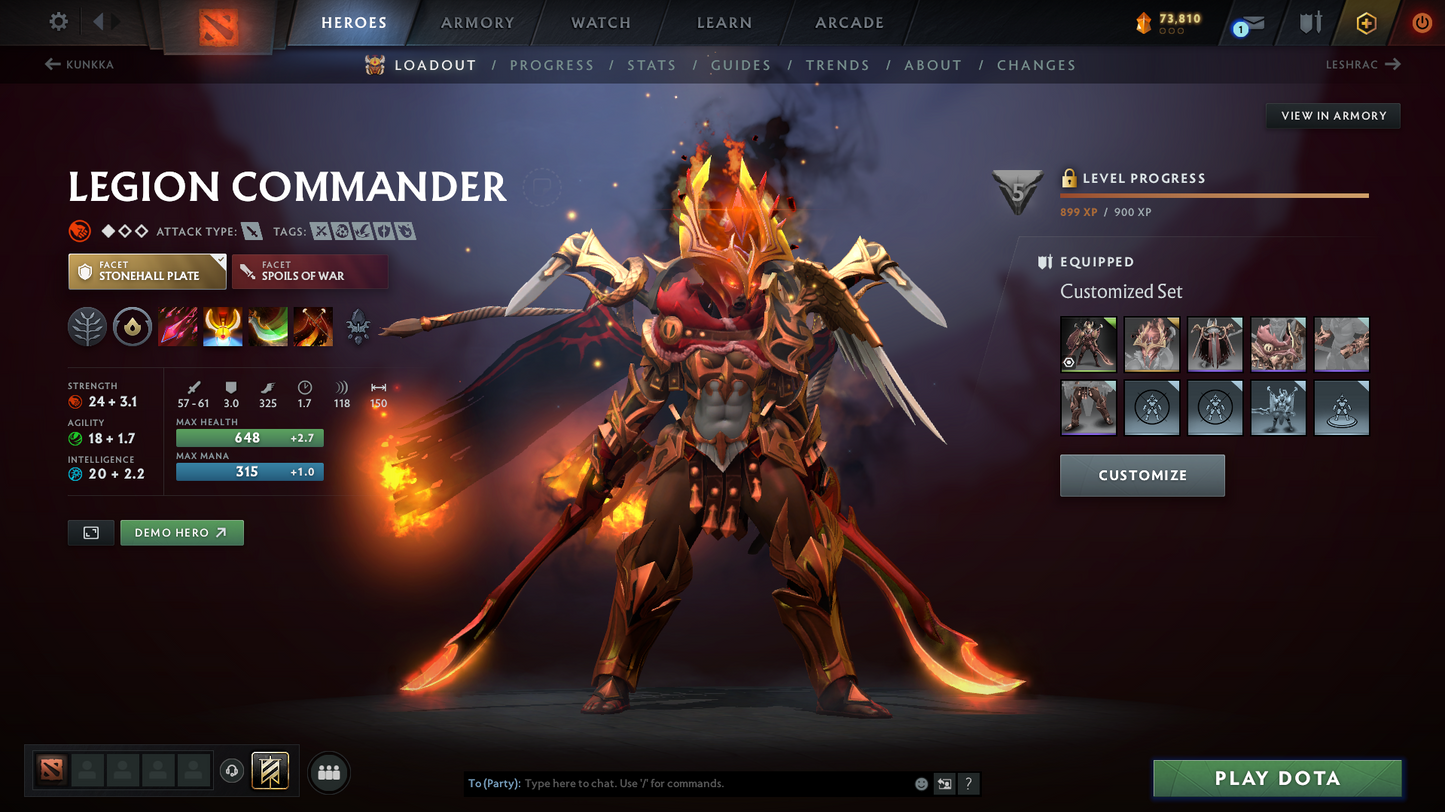Switch to the STATS tab

[652, 65]
